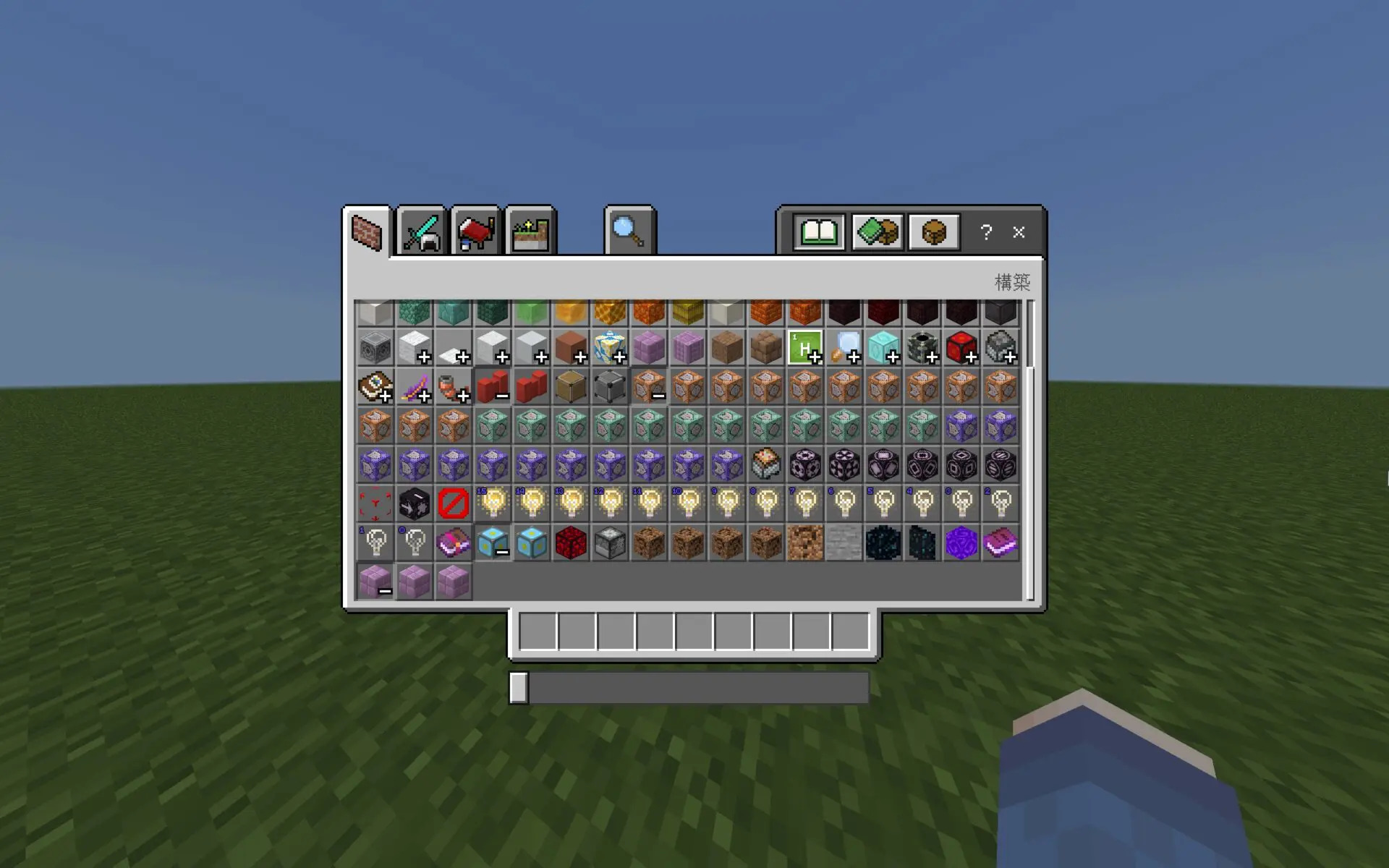This screenshot has width=1389, height=868.
Task: Toggle the recipe book panel open
Action: 817,231
